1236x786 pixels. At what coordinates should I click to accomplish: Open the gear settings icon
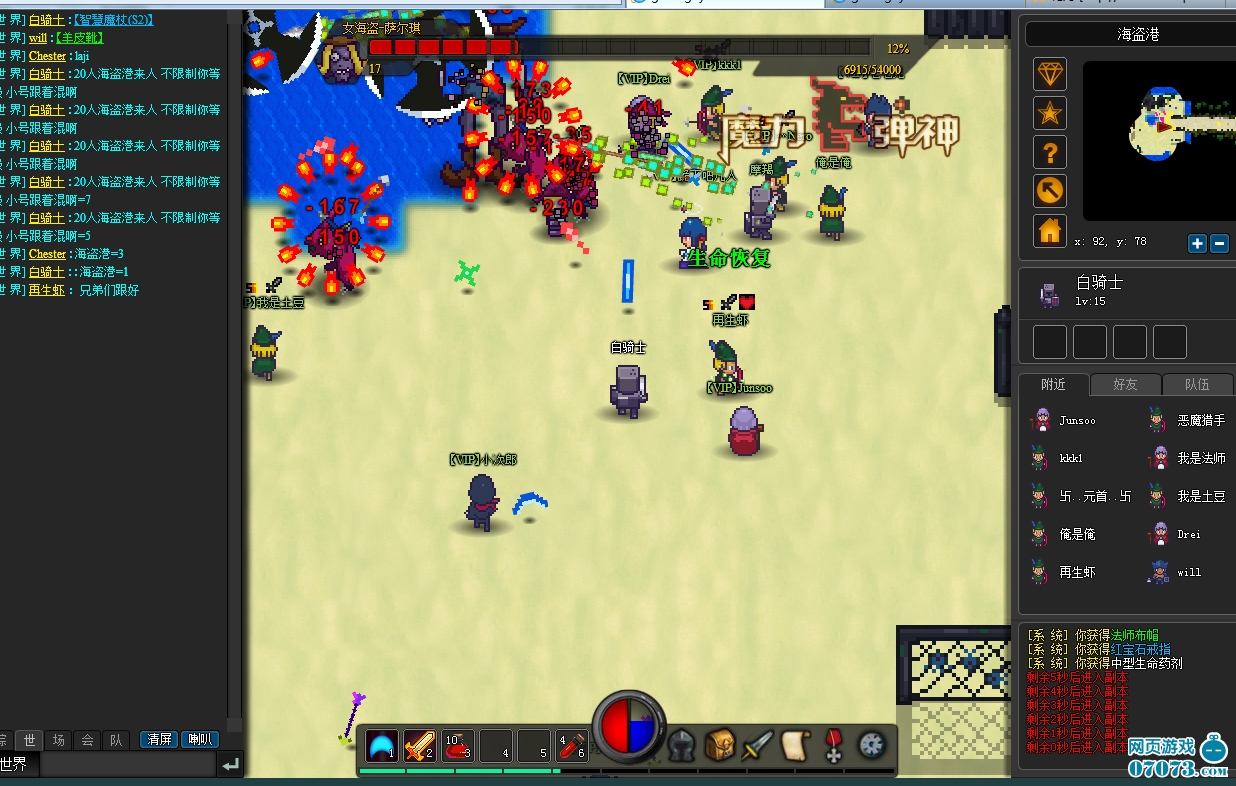point(872,745)
